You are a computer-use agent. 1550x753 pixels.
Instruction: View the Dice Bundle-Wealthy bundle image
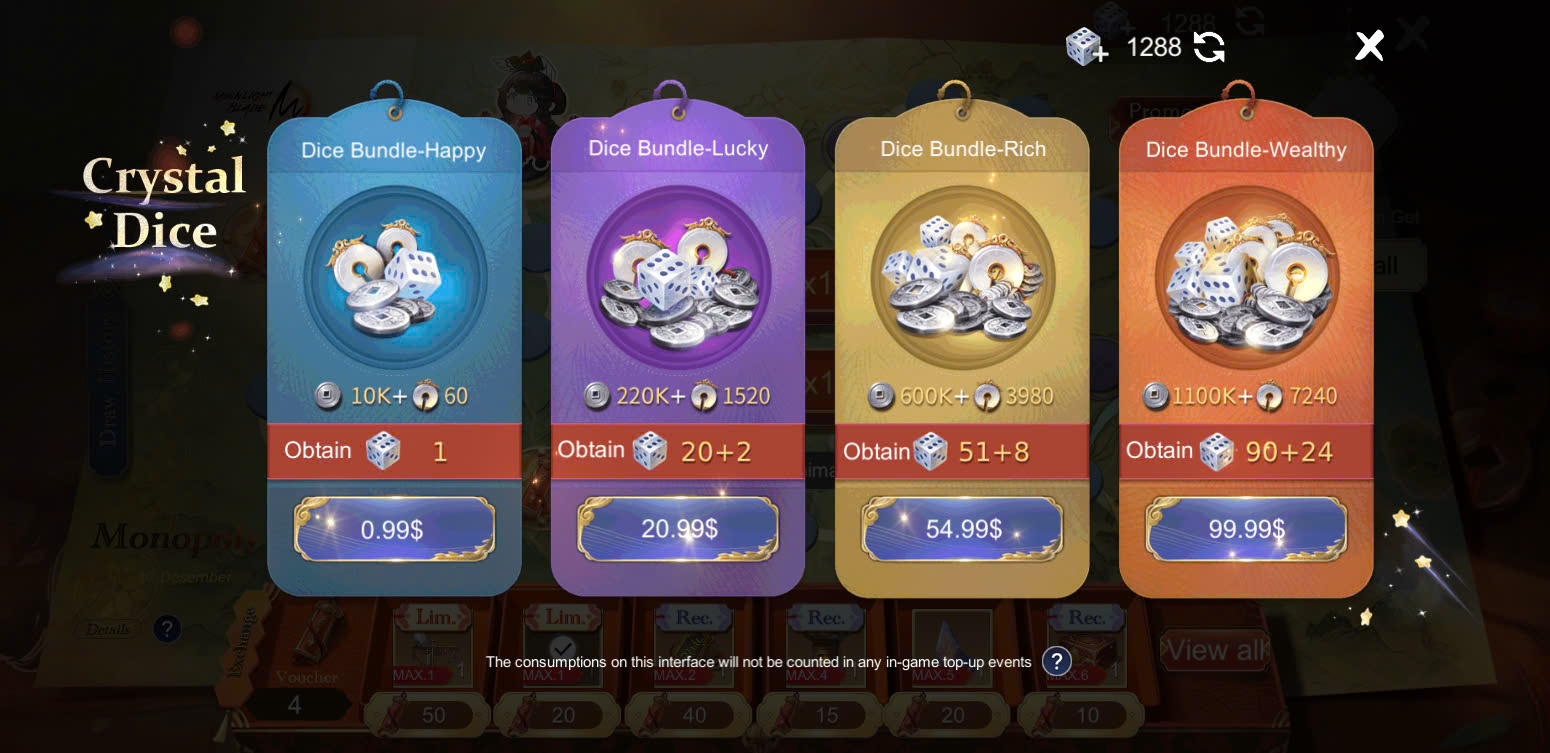[x=1246, y=277]
